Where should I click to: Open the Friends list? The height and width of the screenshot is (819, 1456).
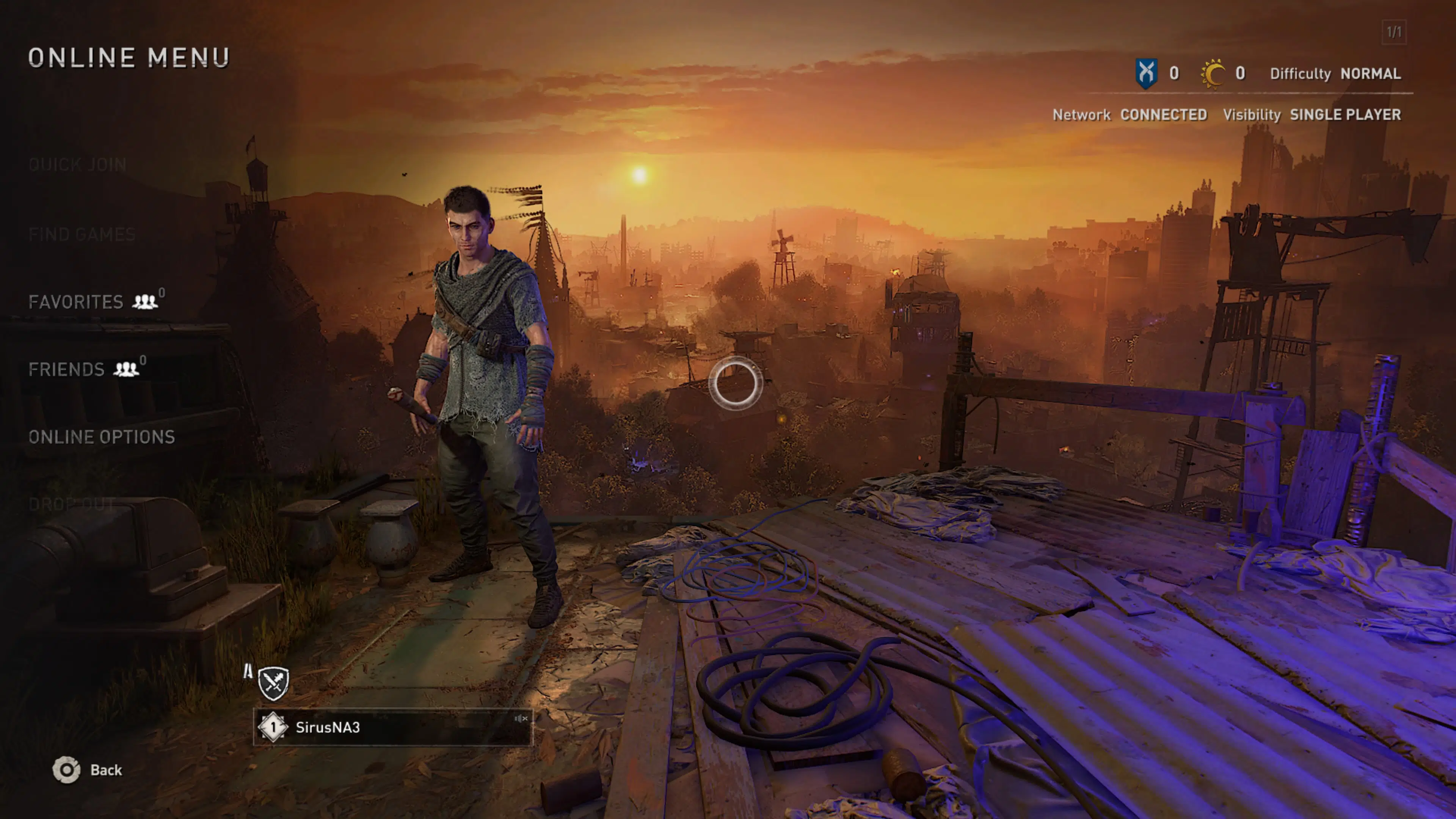click(67, 370)
